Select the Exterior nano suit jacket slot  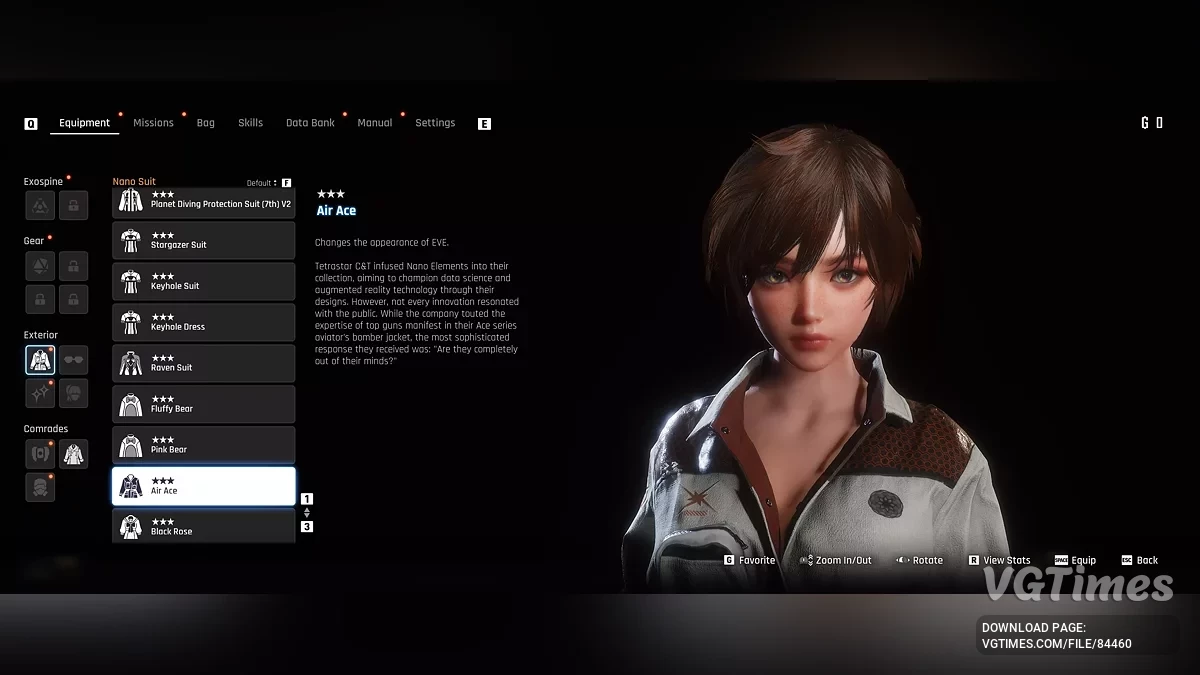tap(40, 360)
